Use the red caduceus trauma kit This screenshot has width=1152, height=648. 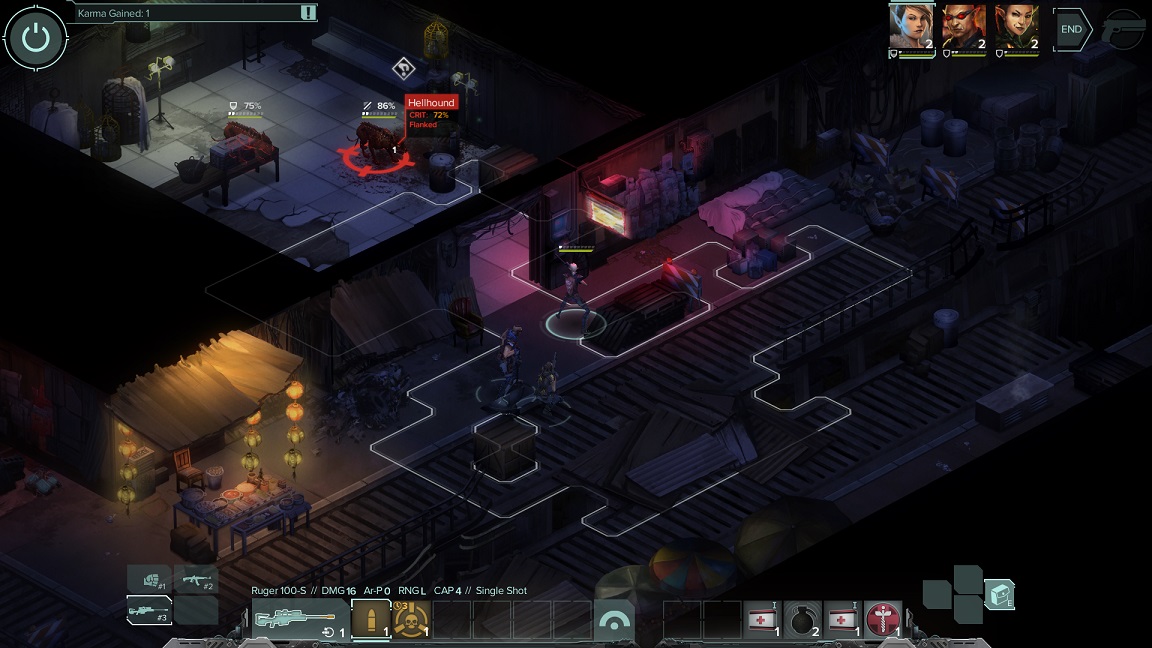pyautogui.click(x=883, y=620)
